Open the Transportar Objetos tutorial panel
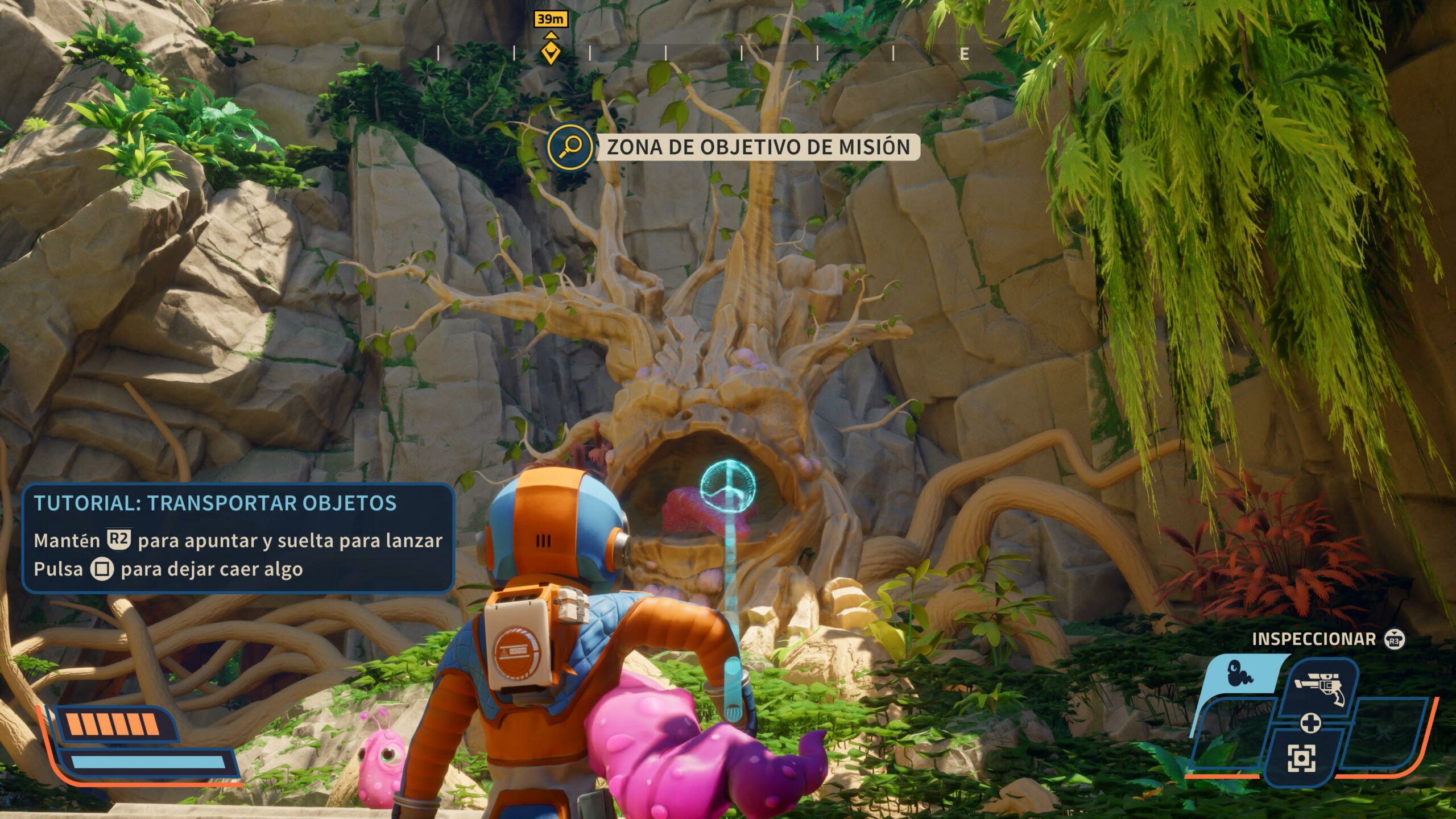The height and width of the screenshot is (819, 1456). (x=238, y=537)
